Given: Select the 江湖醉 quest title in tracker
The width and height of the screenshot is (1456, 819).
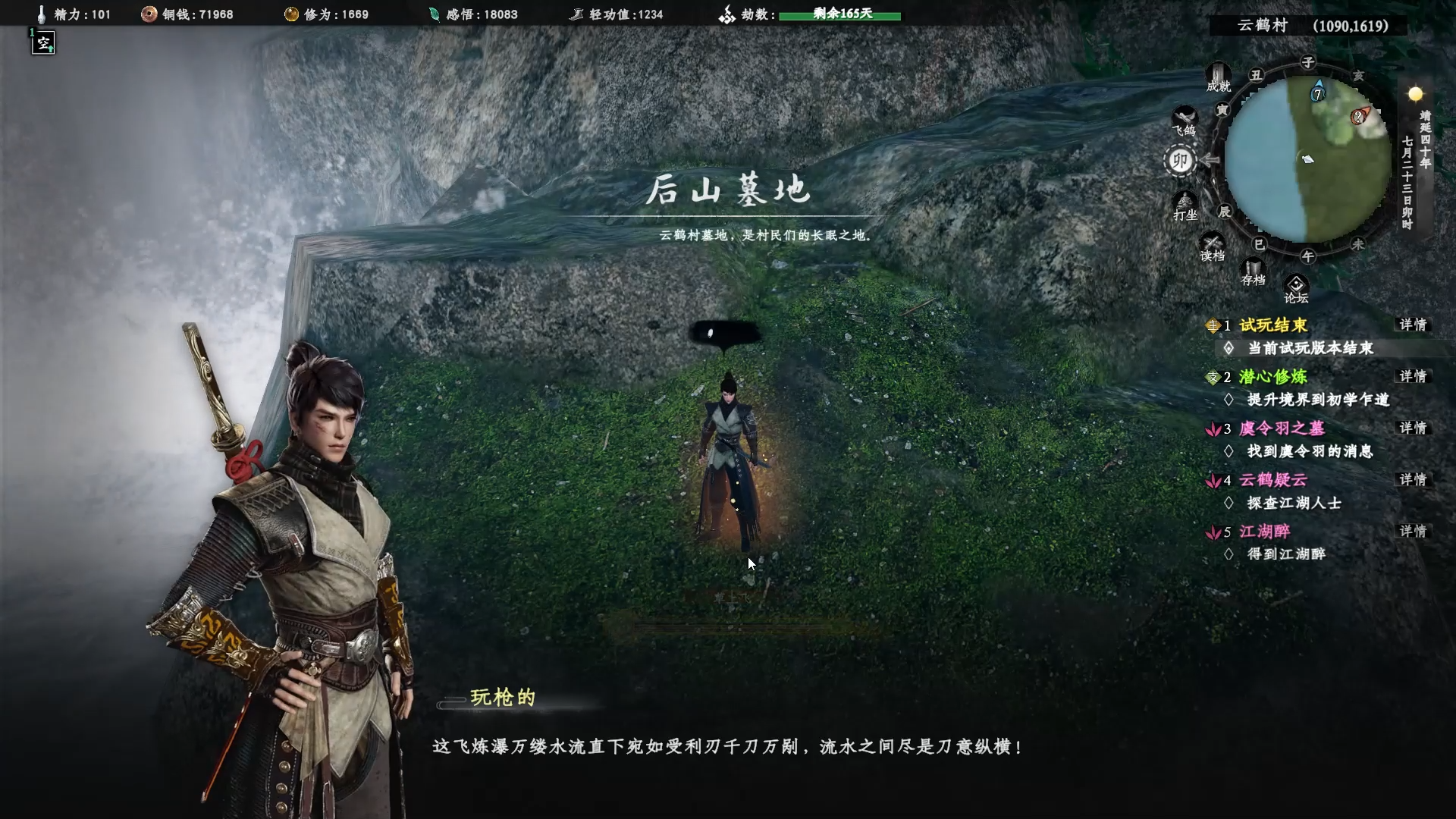Looking at the screenshot, I should point(1264,532).
